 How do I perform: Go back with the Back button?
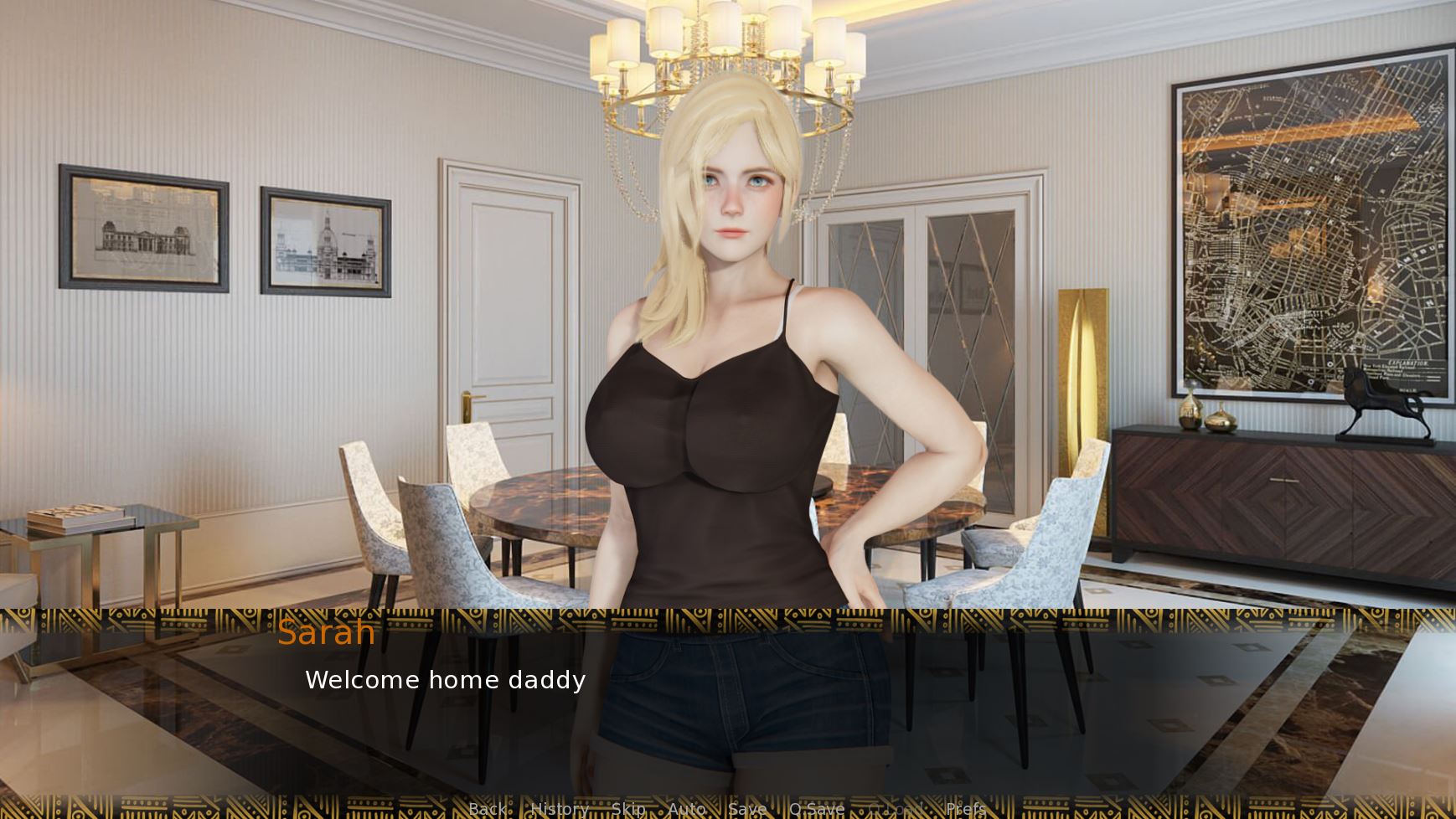click(x=487, y=809)
